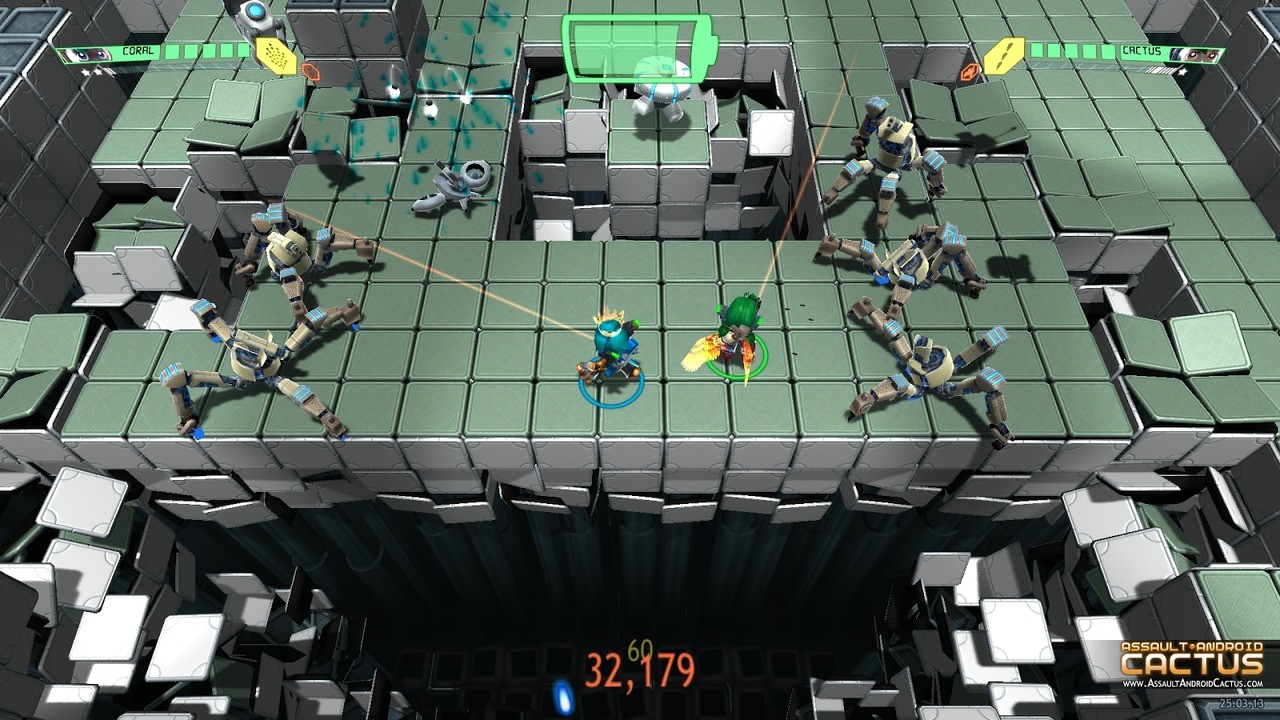
Task: Select the CORAL name label
Action: point(138,51)
